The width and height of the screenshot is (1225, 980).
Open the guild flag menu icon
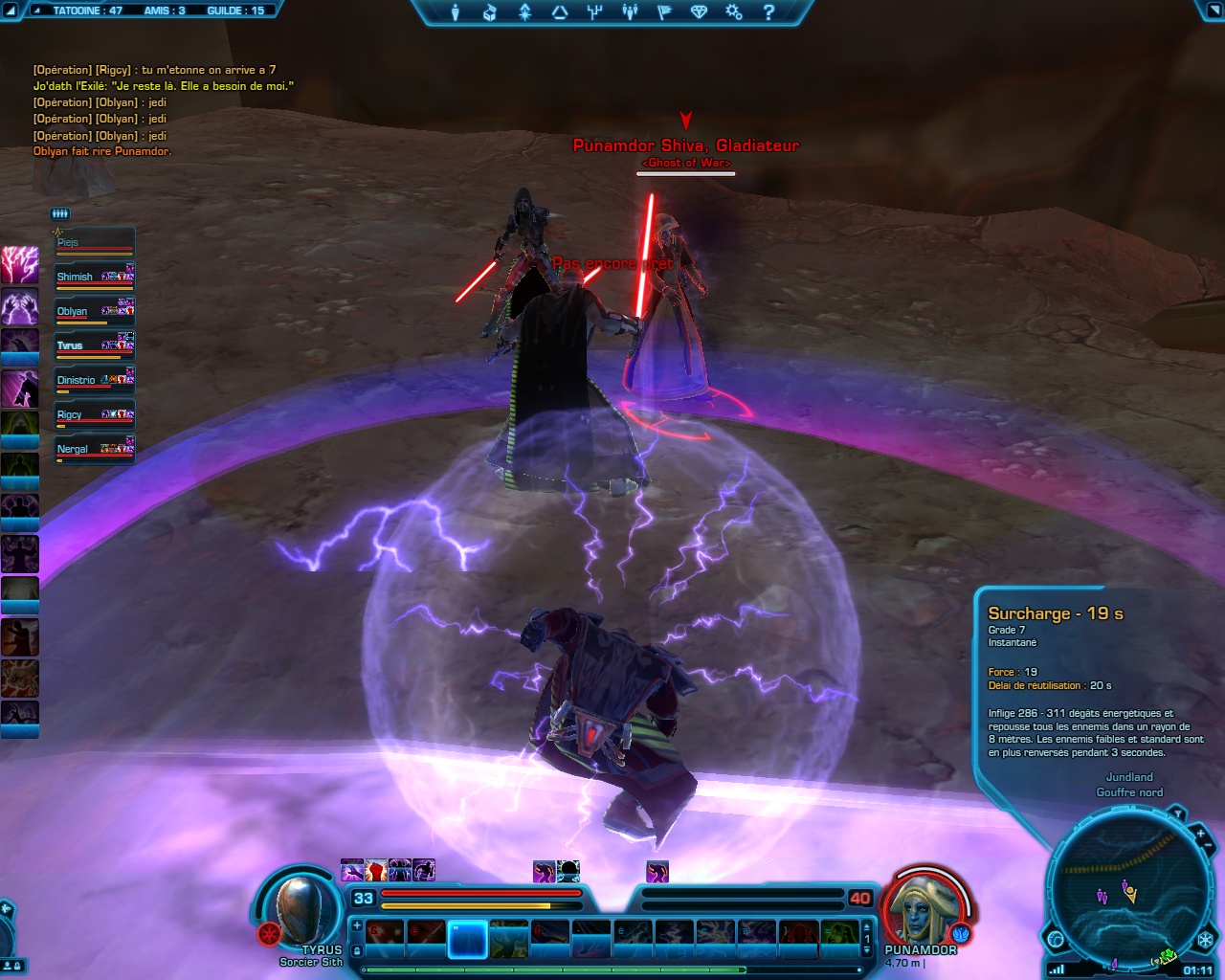(x=665, y=12)
